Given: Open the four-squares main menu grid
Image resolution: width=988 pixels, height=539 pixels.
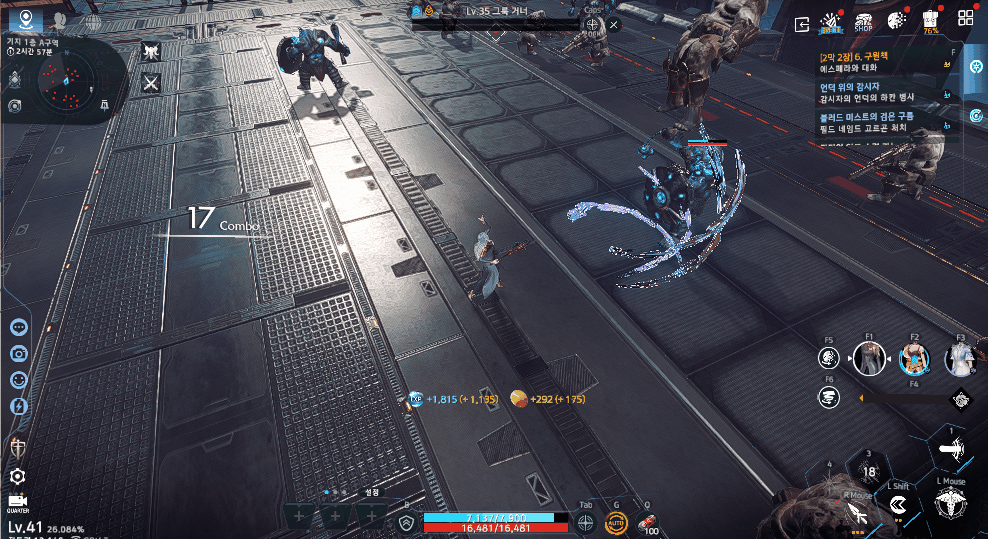Looking at the screenshot, I should 966,19.
